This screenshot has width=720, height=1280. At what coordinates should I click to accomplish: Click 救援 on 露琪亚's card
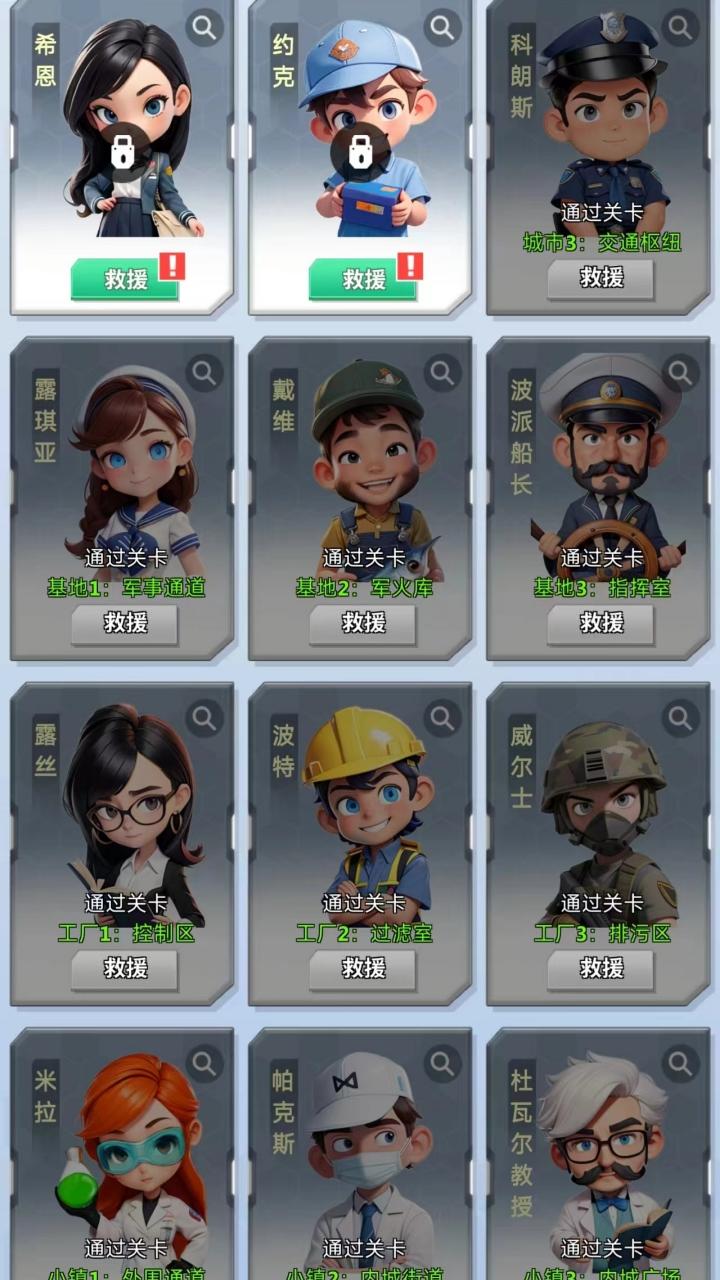(125, 624)
